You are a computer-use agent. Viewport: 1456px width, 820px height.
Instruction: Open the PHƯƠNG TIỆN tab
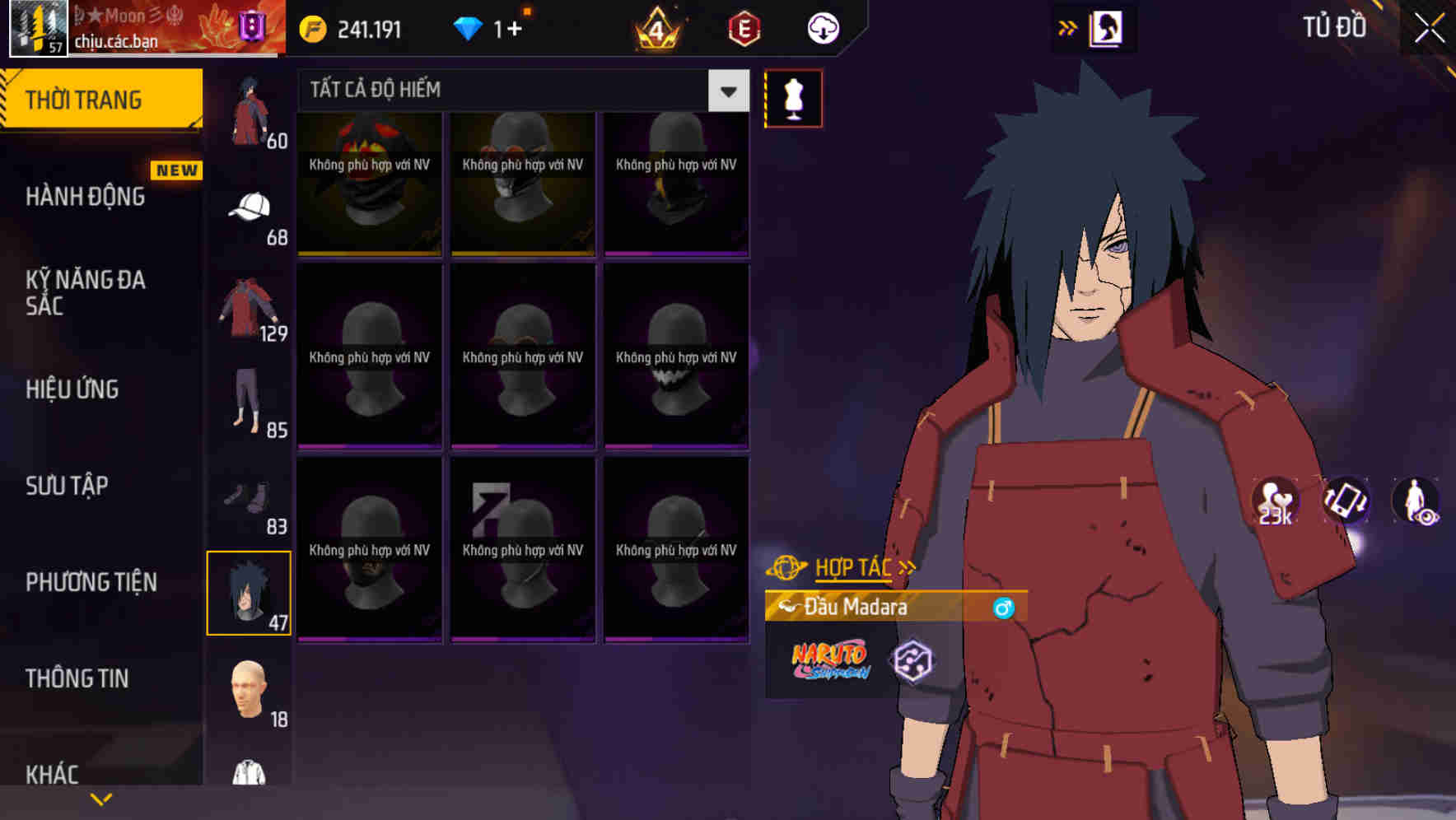91,582
